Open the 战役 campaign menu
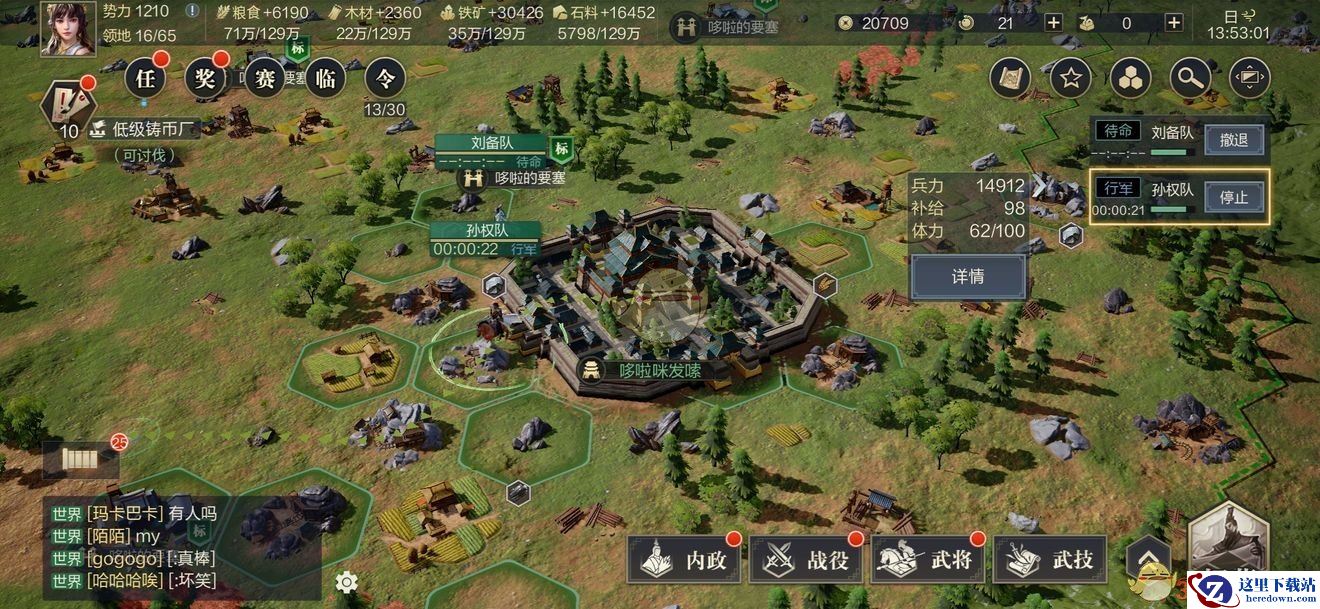 point(806,560)
